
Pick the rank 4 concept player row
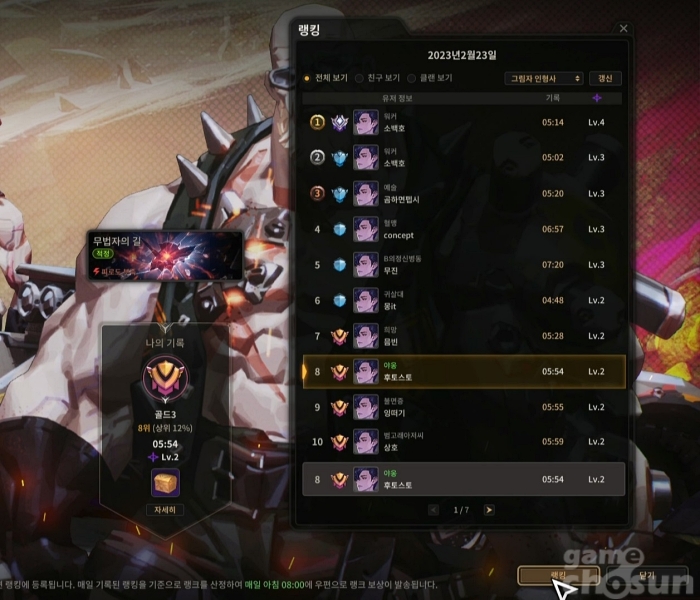pos(463,229)
